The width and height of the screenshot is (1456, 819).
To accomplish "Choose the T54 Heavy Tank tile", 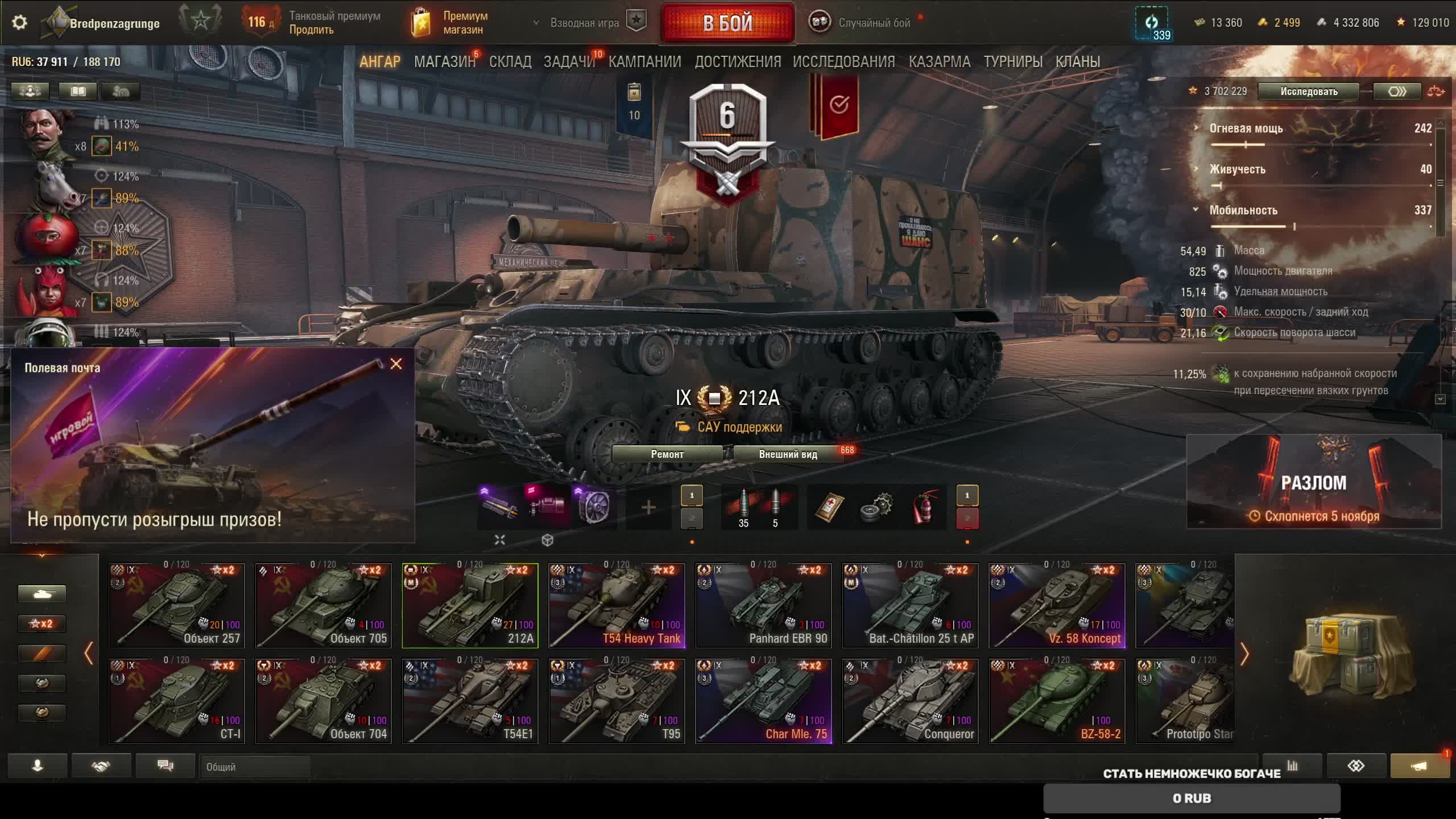I will 617,605.
